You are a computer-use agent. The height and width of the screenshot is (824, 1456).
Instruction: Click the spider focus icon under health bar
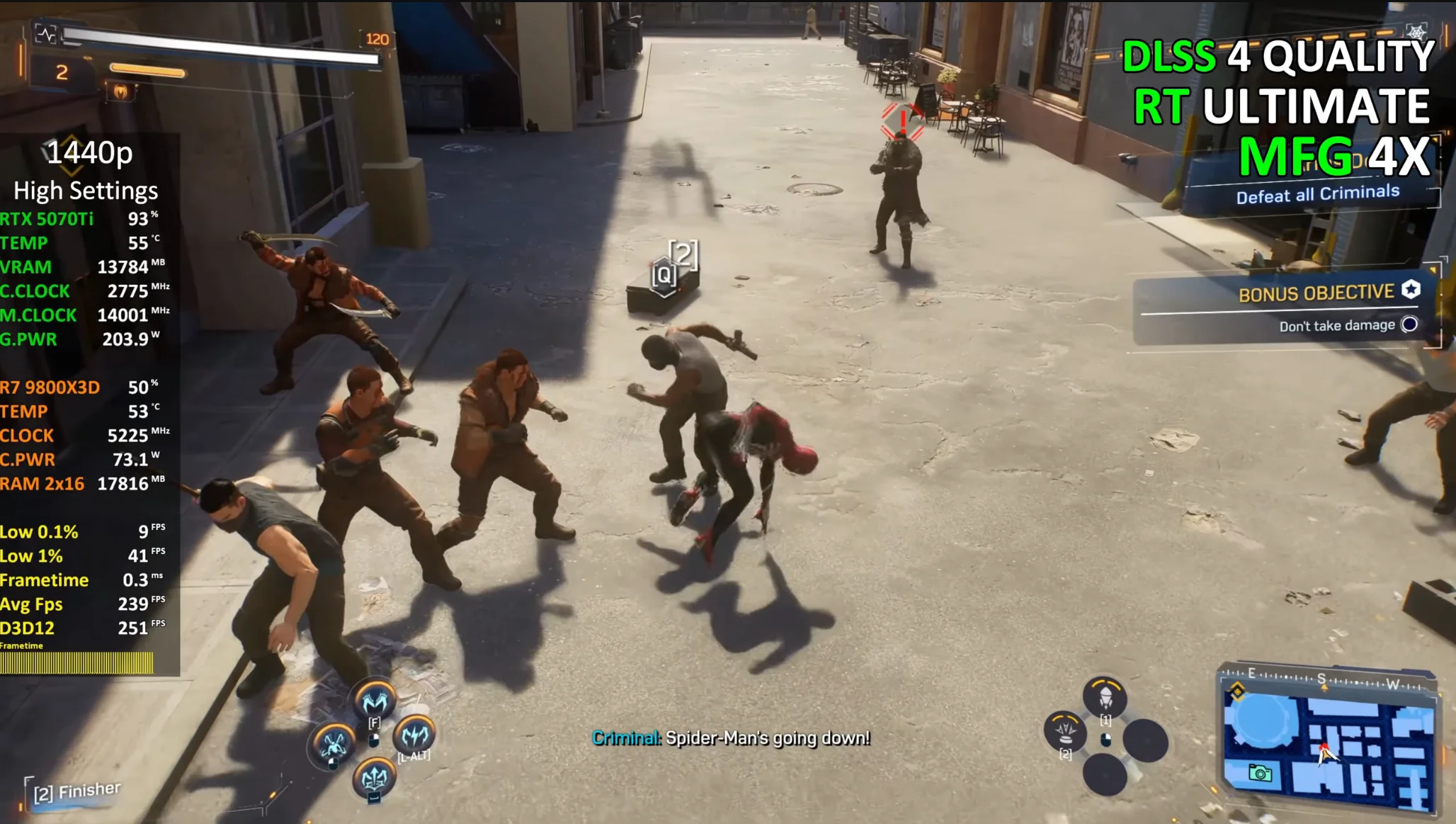(120, 91)
